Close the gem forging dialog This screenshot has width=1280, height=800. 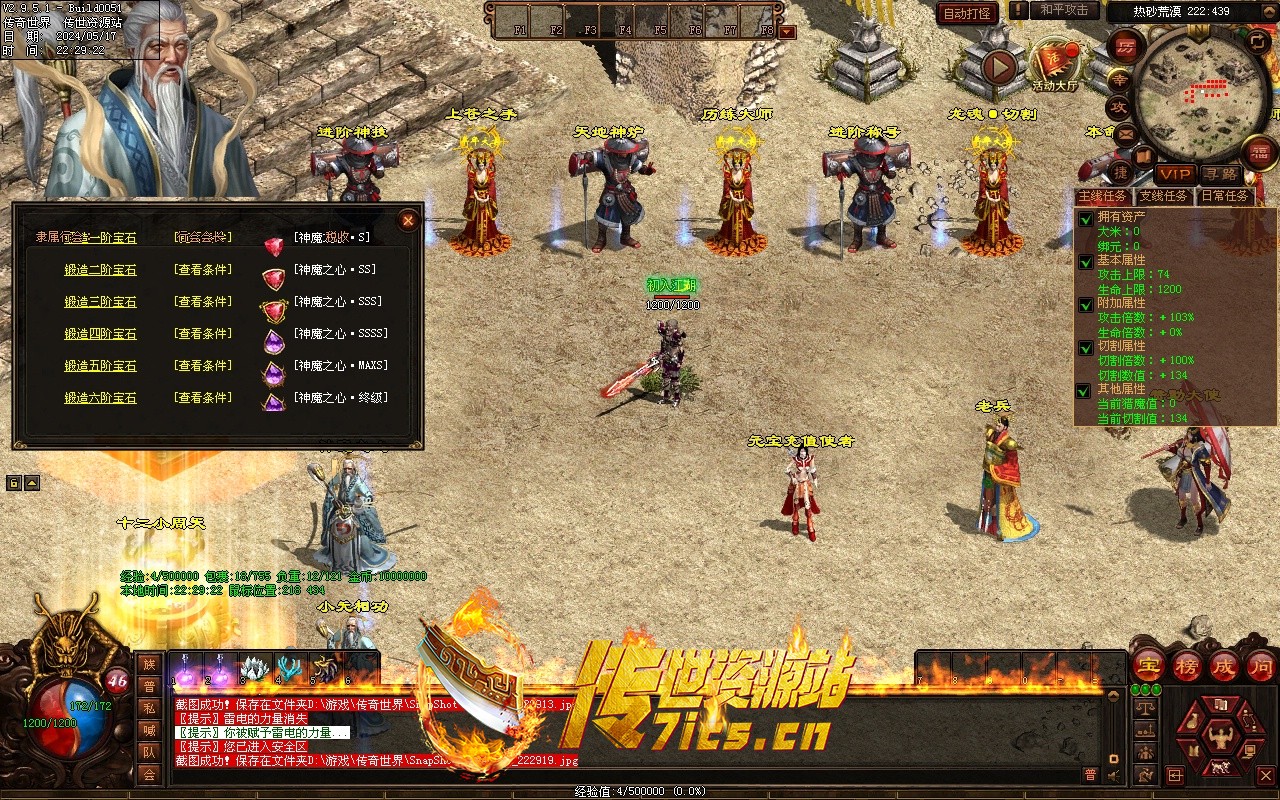point(408,220)
